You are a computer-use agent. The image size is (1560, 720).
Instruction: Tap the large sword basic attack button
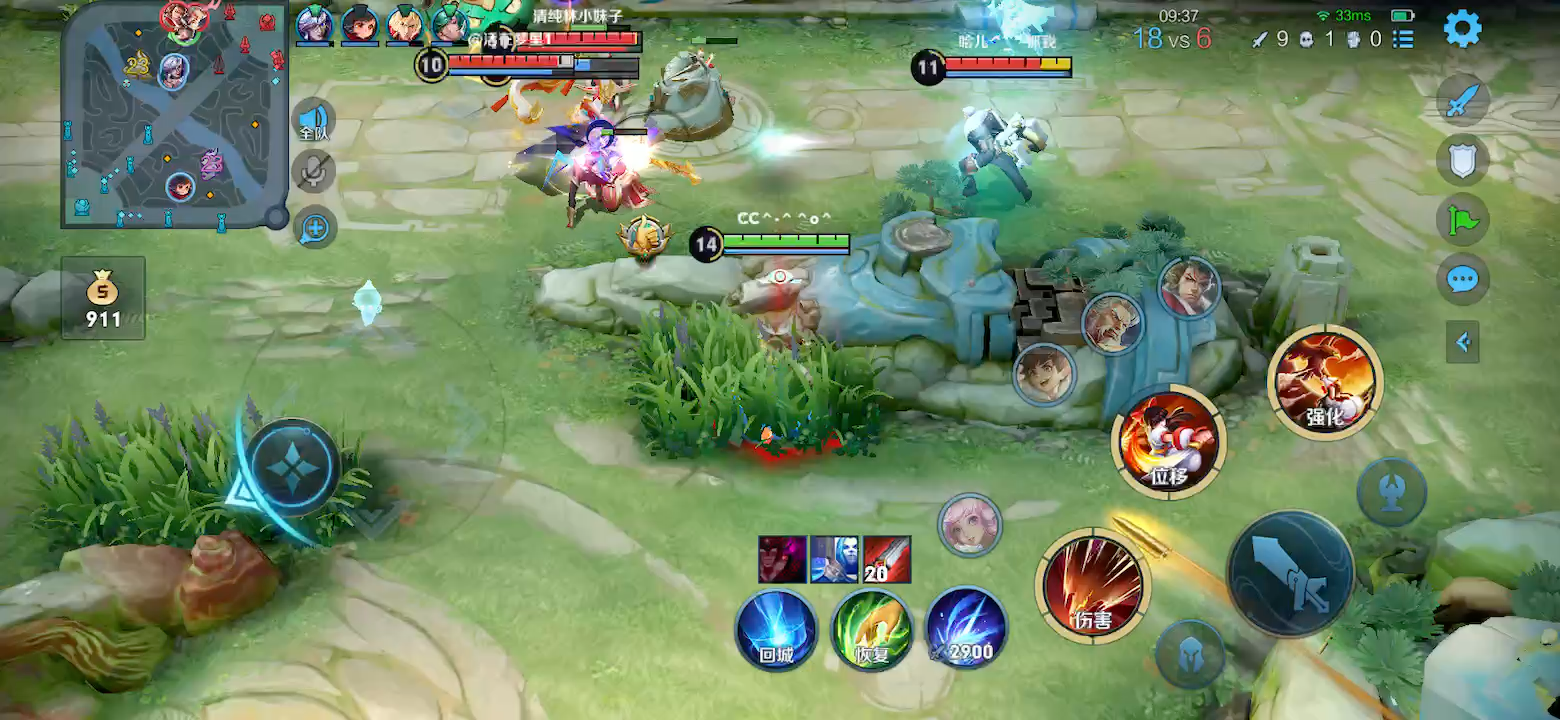1290,574
